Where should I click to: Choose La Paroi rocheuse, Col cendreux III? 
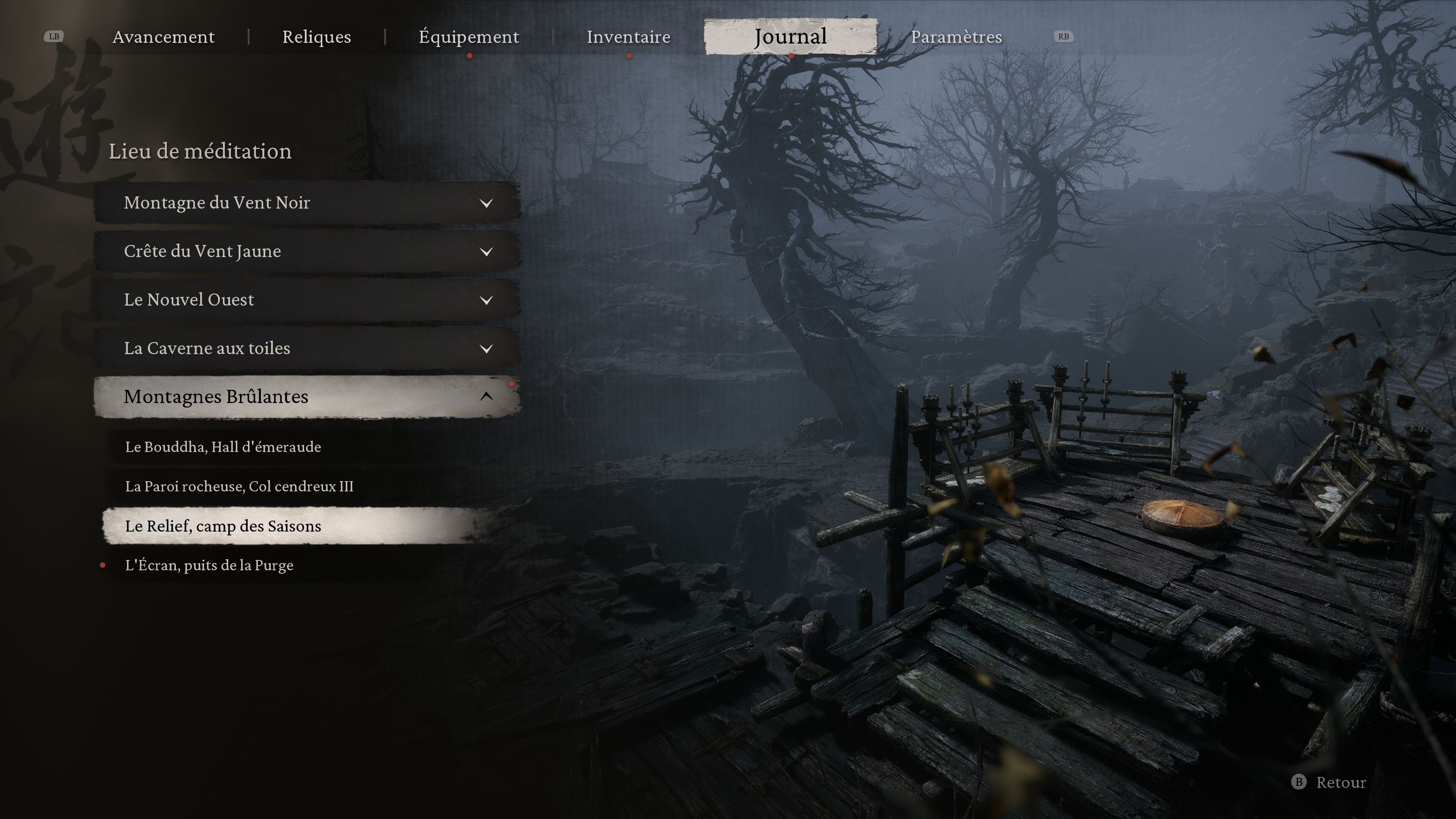pyautogui.click(x=239, y=486)
